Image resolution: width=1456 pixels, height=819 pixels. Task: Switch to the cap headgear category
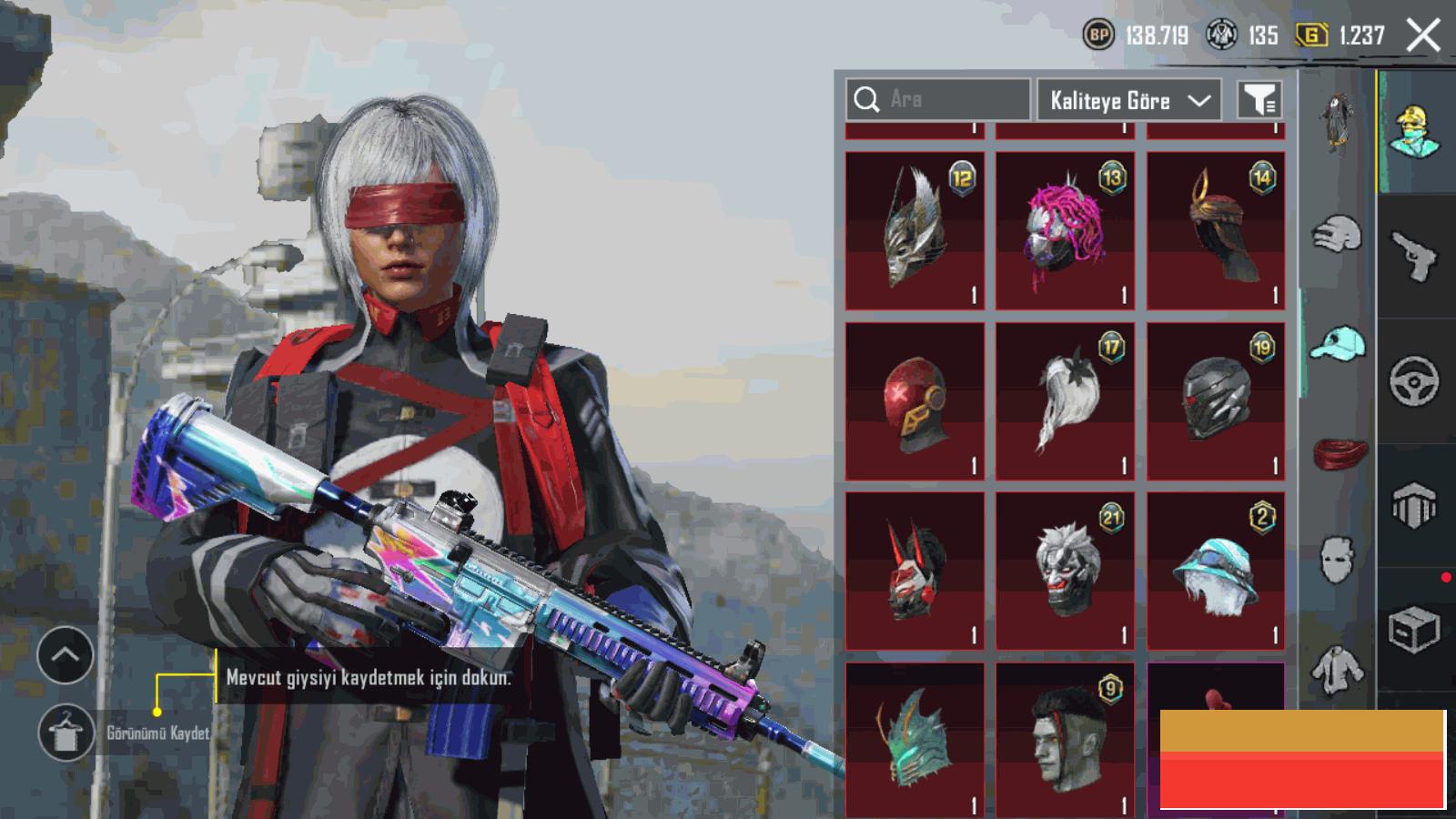1338,344
